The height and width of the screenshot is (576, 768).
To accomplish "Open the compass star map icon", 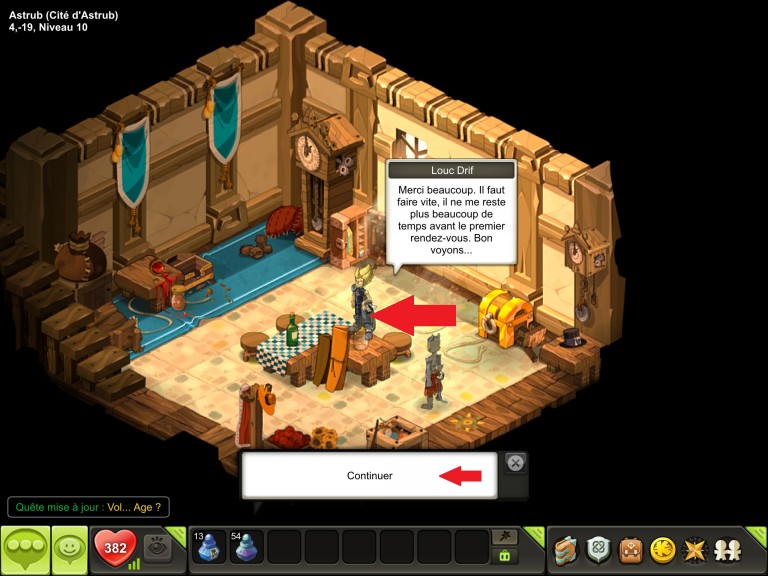I will [x=694, y=549].
